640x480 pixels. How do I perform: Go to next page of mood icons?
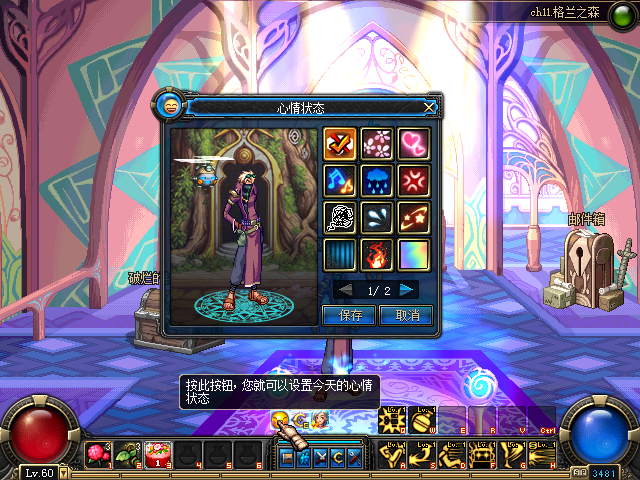tap(407, 290)
